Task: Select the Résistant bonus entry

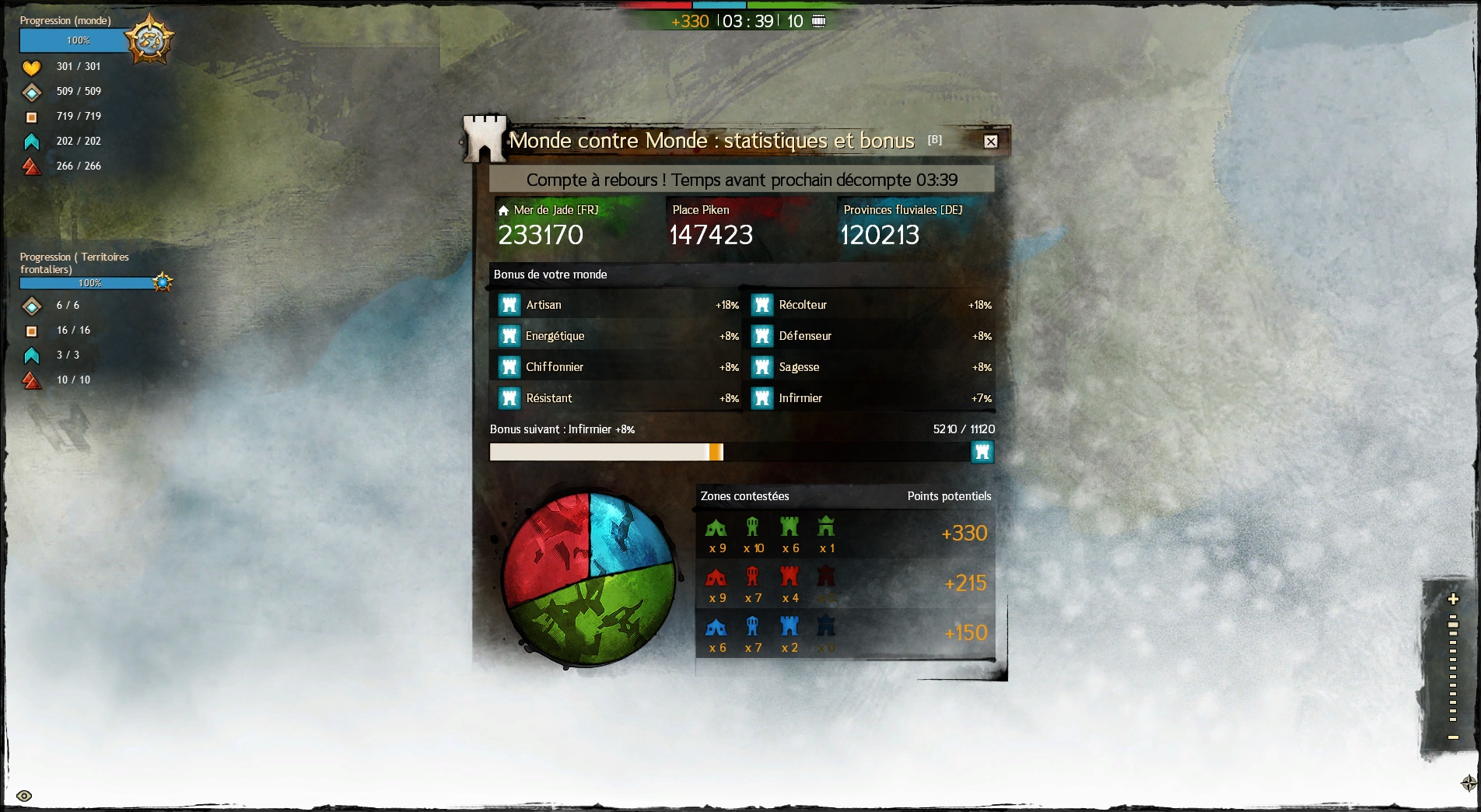Action: (x=614, y=398)
